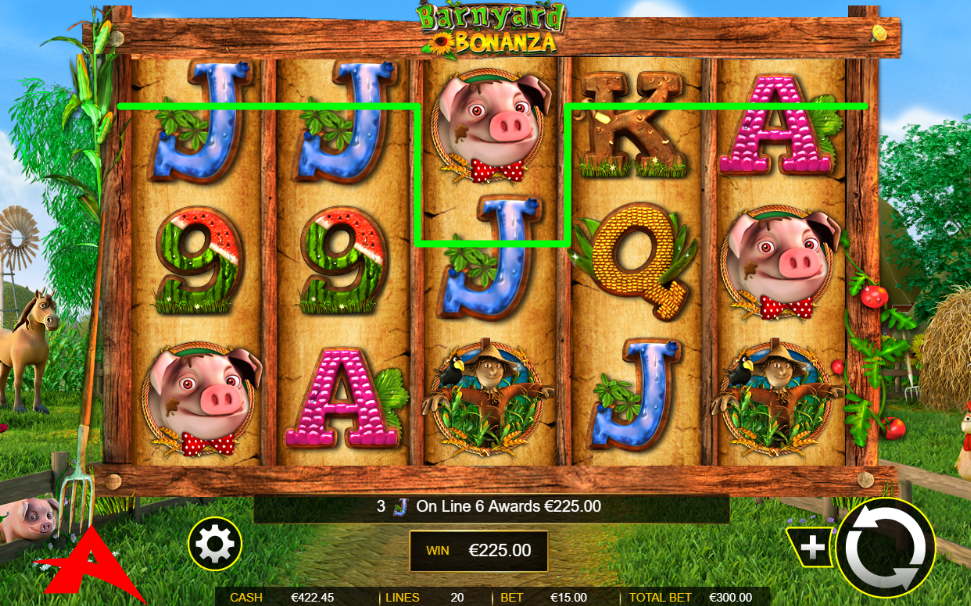Screen dimensions: 971x606
Task: Spin the reels with the circular arrow button
Action: tap(885, 548)
